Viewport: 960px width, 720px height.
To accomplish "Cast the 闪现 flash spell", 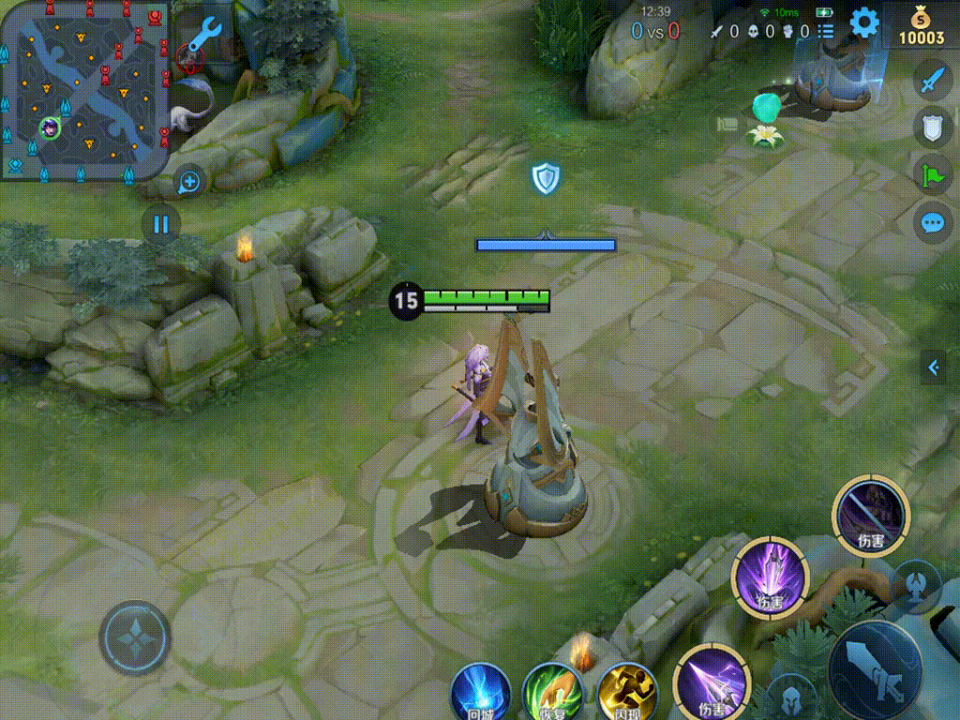I will 626,692.
